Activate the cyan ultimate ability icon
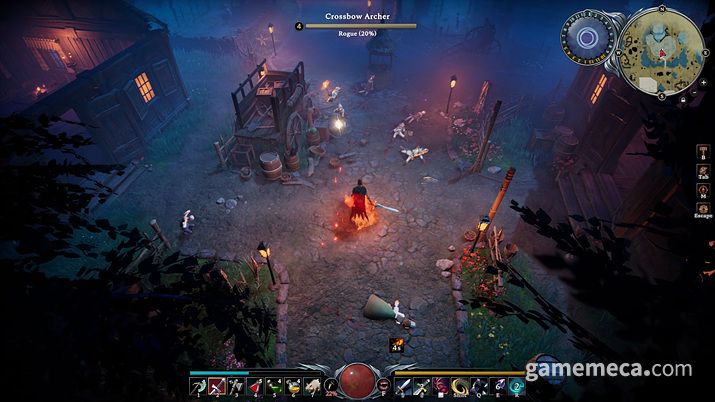Screen dimensions: 715x402 tap(517, 385)
